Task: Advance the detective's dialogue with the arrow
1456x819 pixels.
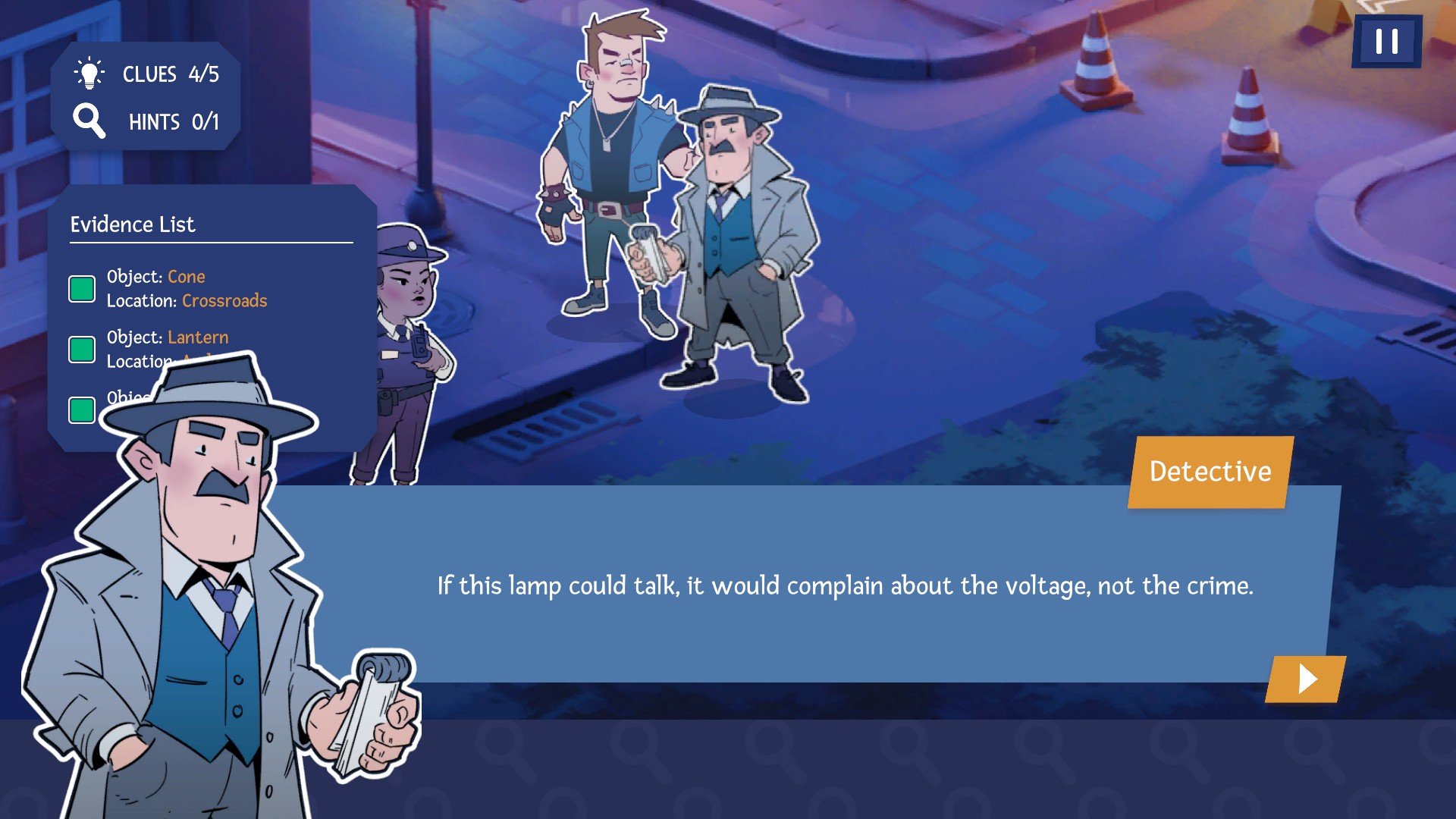Action: coord(1306,679)
